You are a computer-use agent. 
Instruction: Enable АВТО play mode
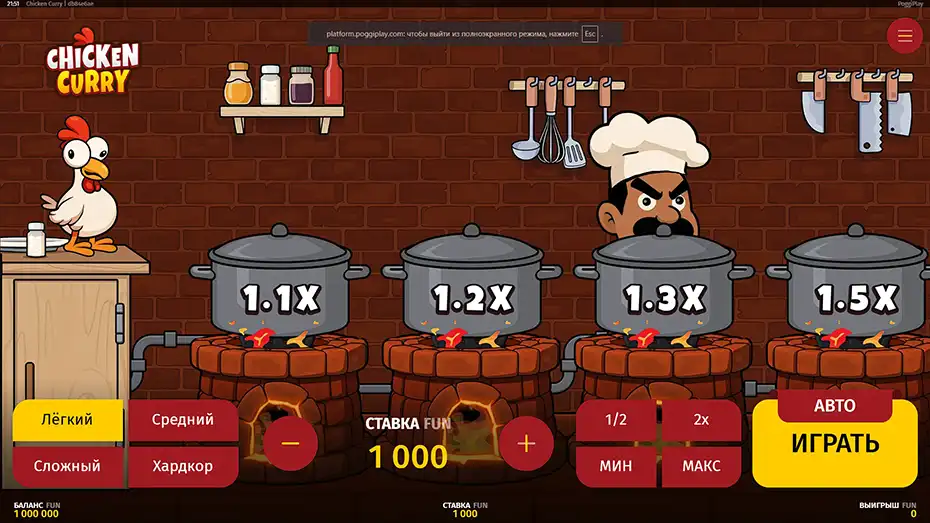835,405
